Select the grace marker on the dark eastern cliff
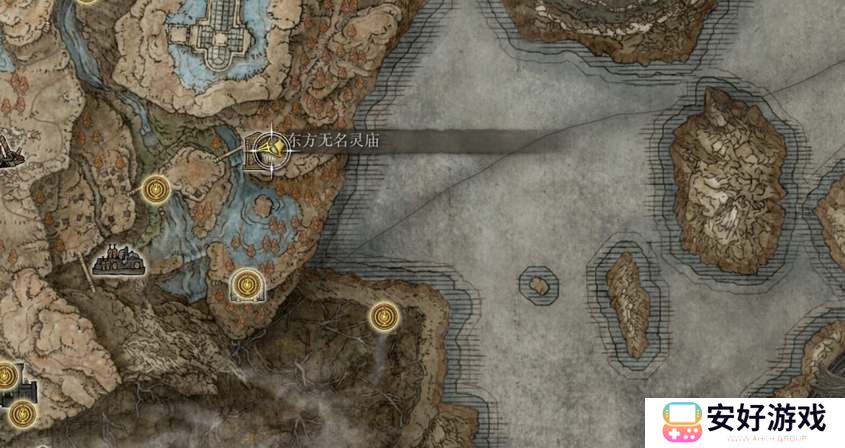This screenshot has height=448, width=845. [x=383, y=318]
